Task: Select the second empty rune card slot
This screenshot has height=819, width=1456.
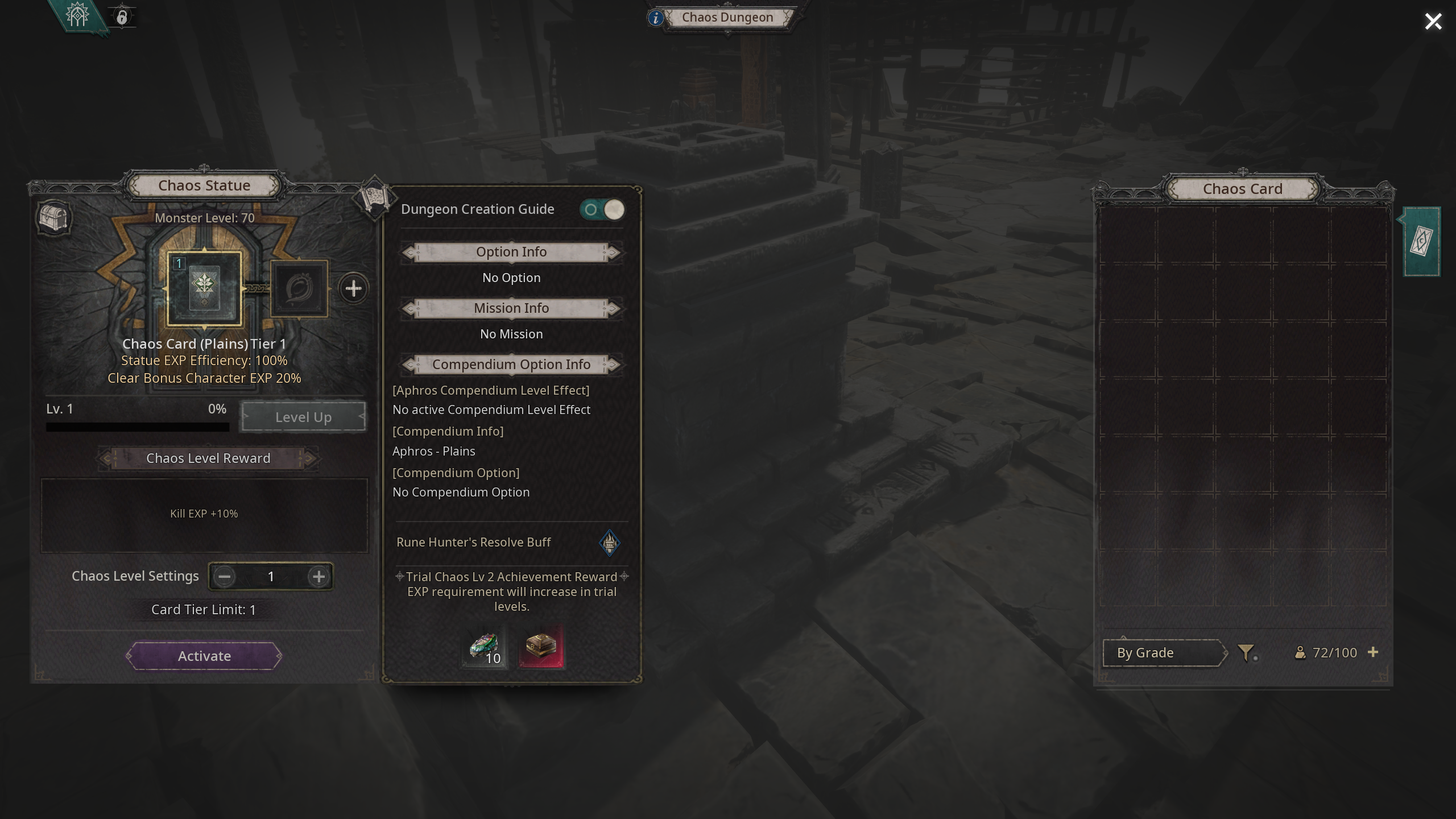Action: point(299,288)
